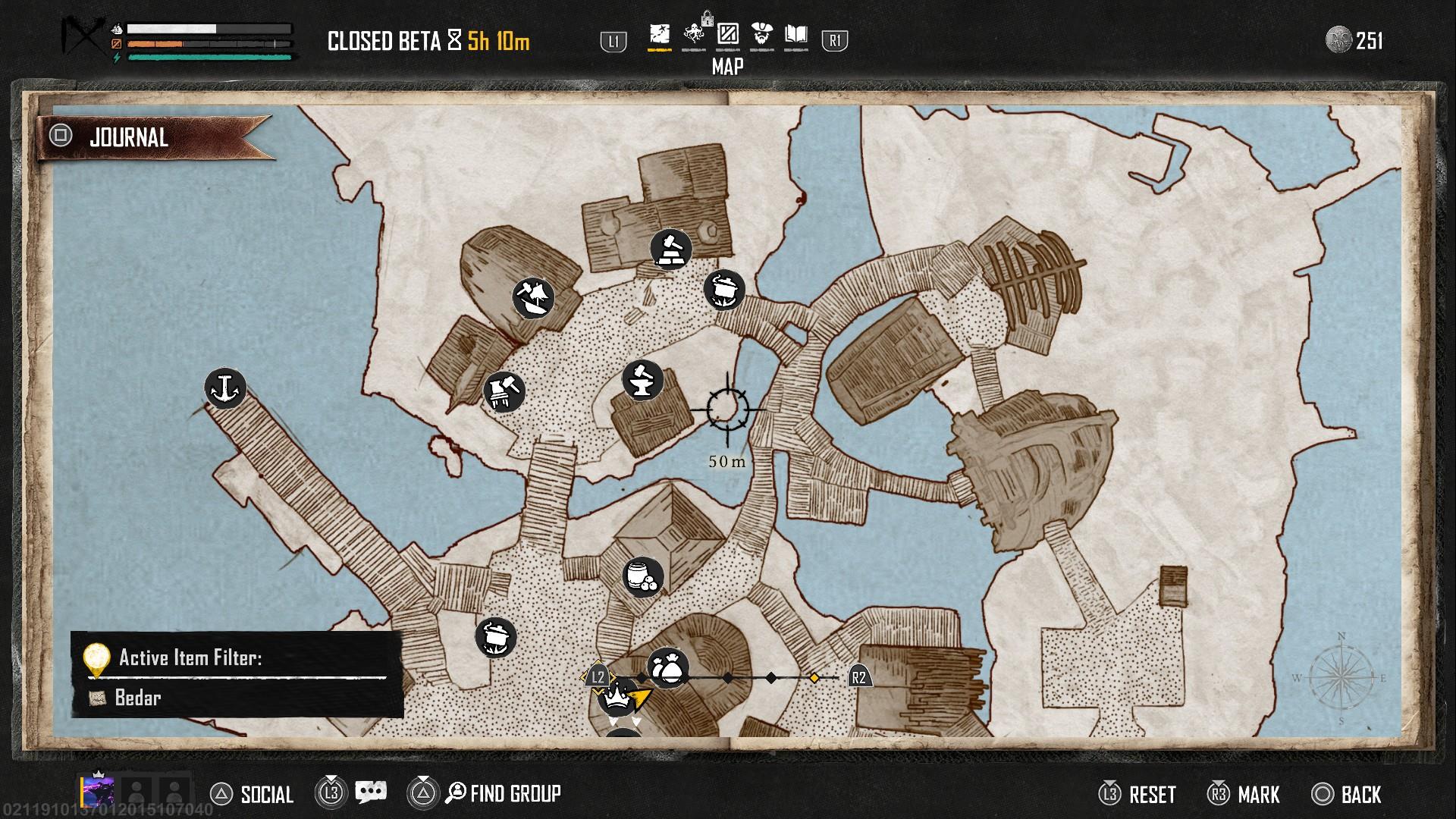
Task: Pick the carpenter stool-and-hammer marker
Action: click(504, 391)
